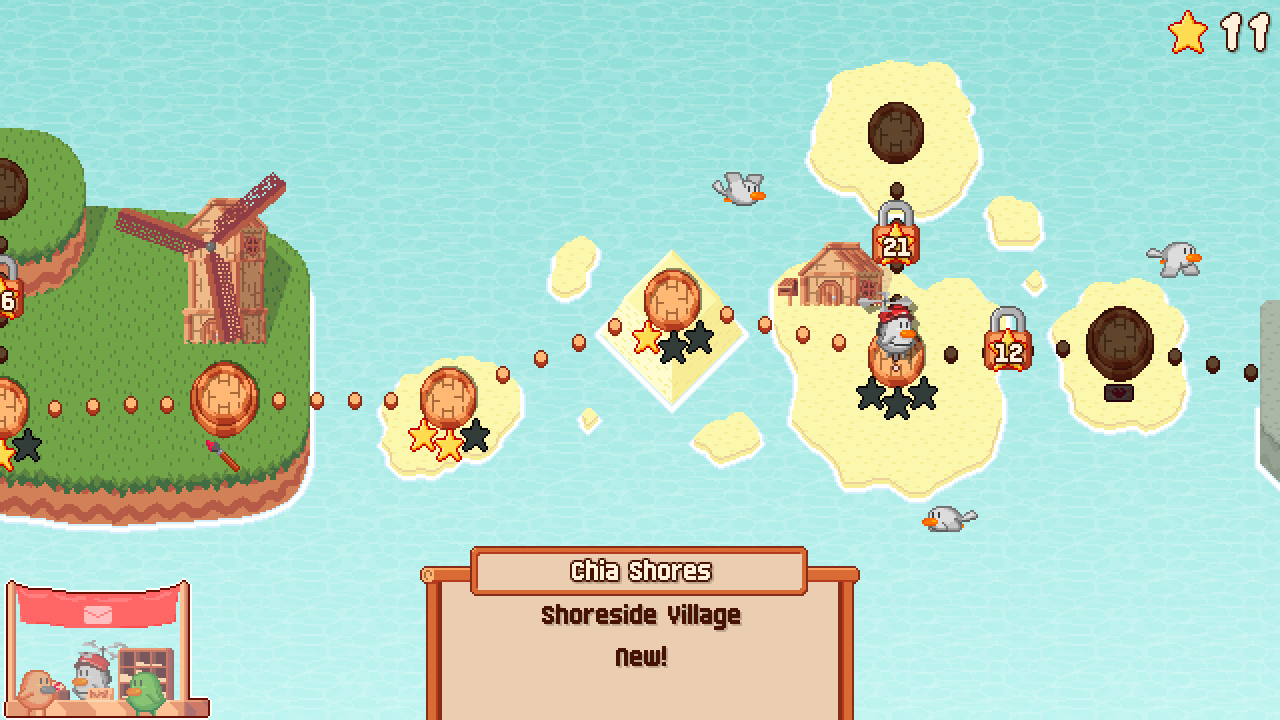Click the Shoreside Village label

click(639, 615)
